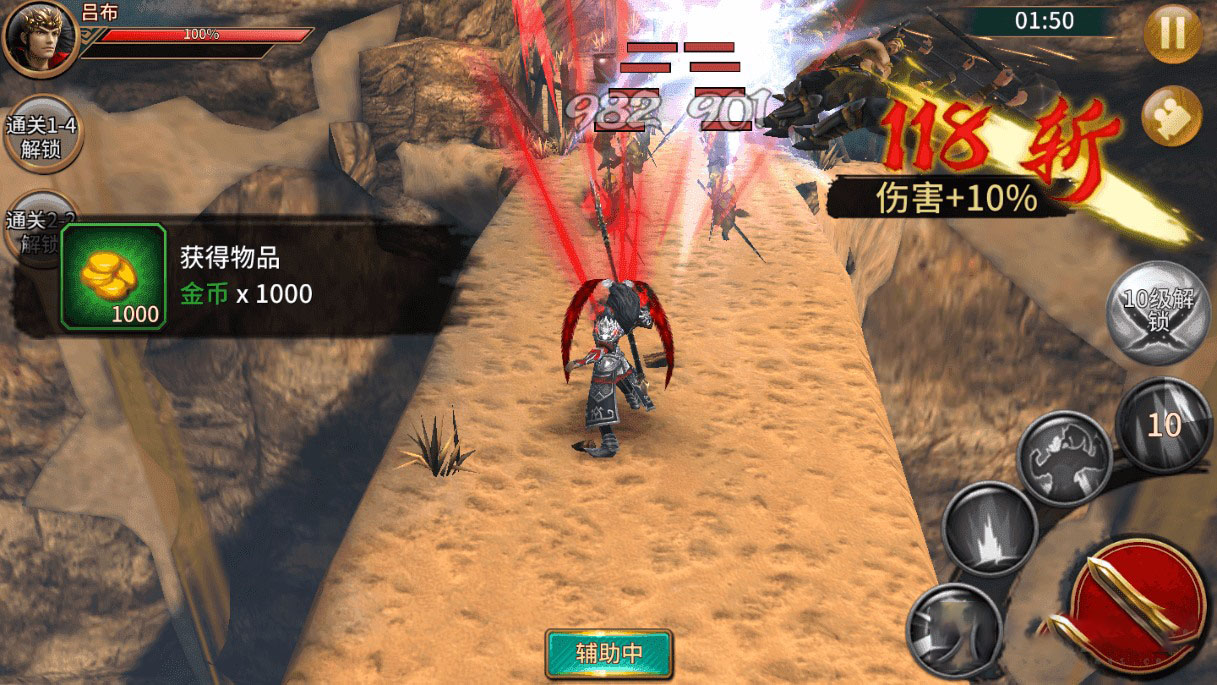Screen dimensions: 1217x685
Task: Trigger the bottom dash skill icon
Action: coord(953,630)
